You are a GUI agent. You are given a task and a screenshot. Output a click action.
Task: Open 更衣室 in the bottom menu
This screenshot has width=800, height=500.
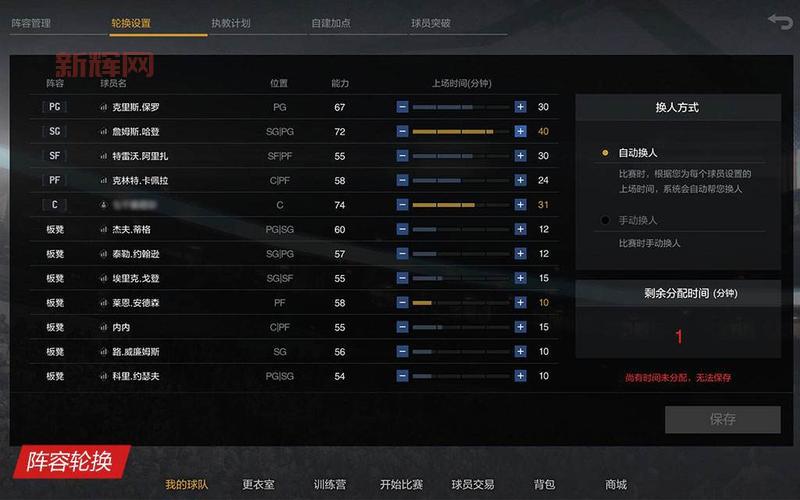(258, 485)
